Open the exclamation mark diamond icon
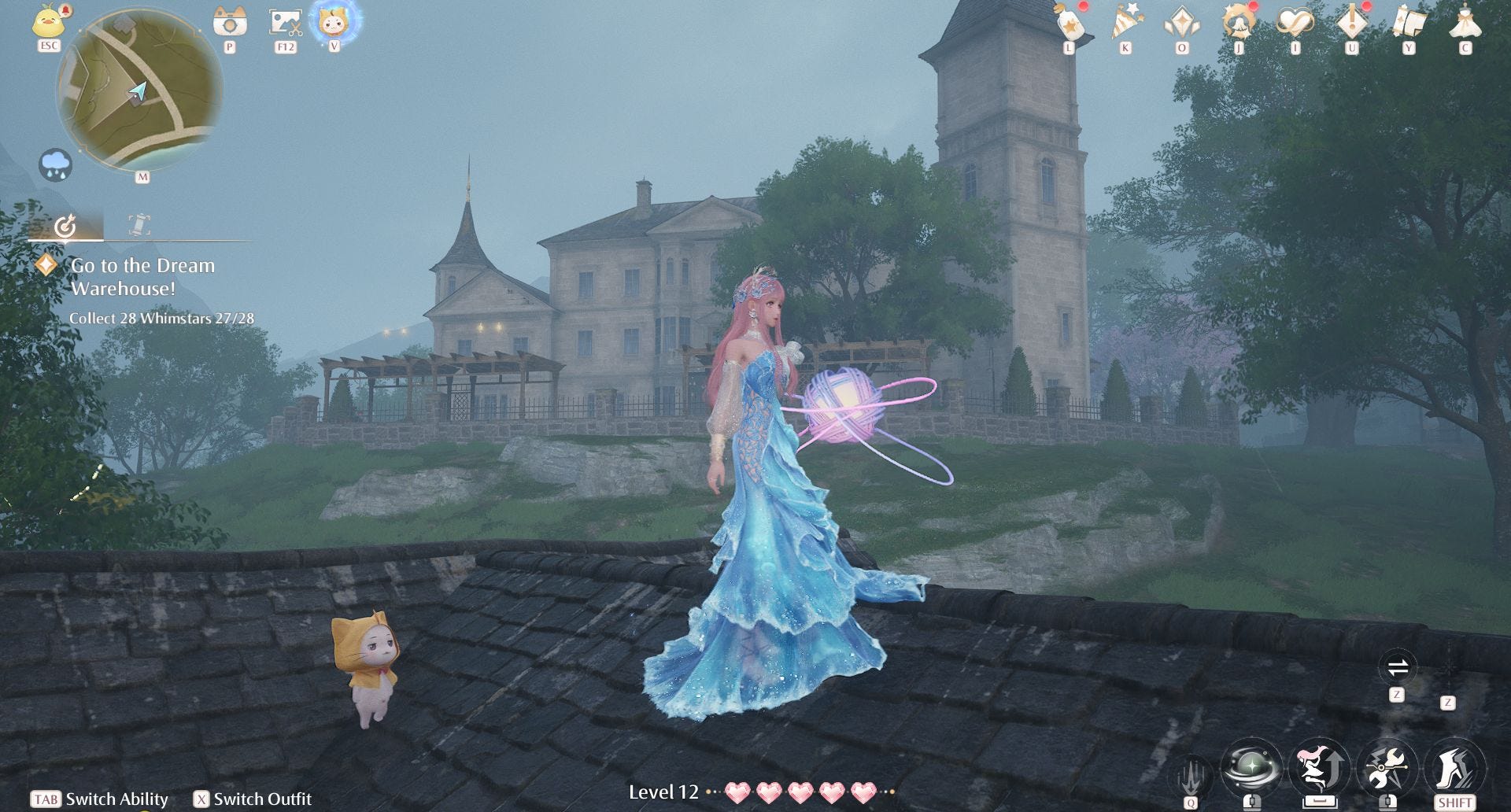 1351,23
